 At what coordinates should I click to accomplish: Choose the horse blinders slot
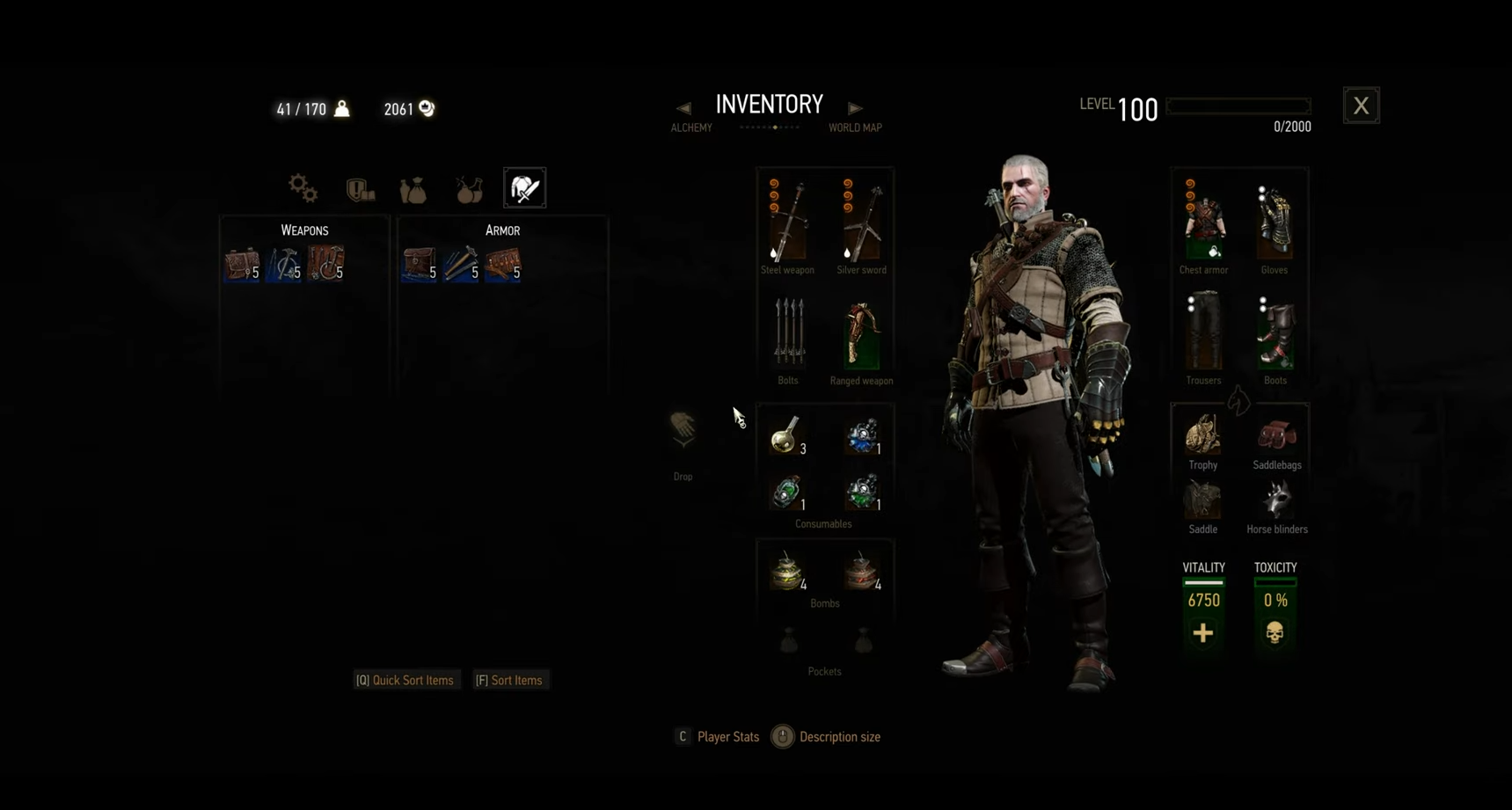1276,500
